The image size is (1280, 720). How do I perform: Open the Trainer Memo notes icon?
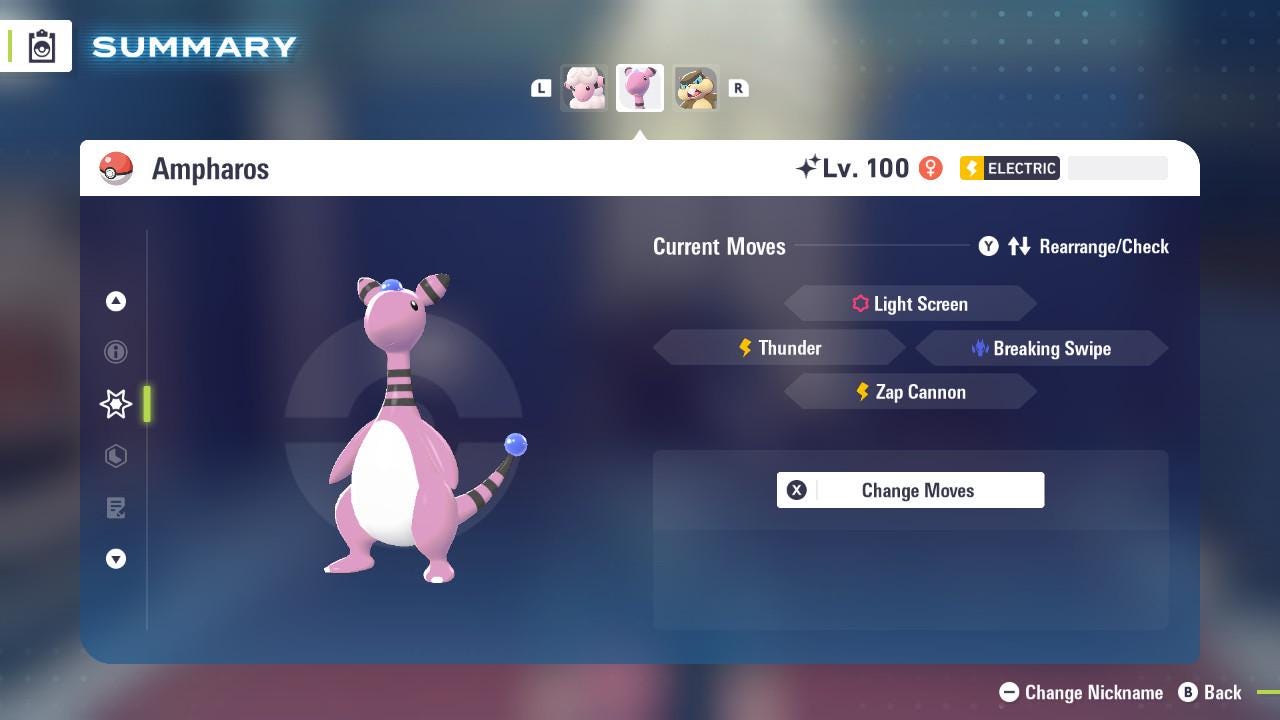pos(116,508)
